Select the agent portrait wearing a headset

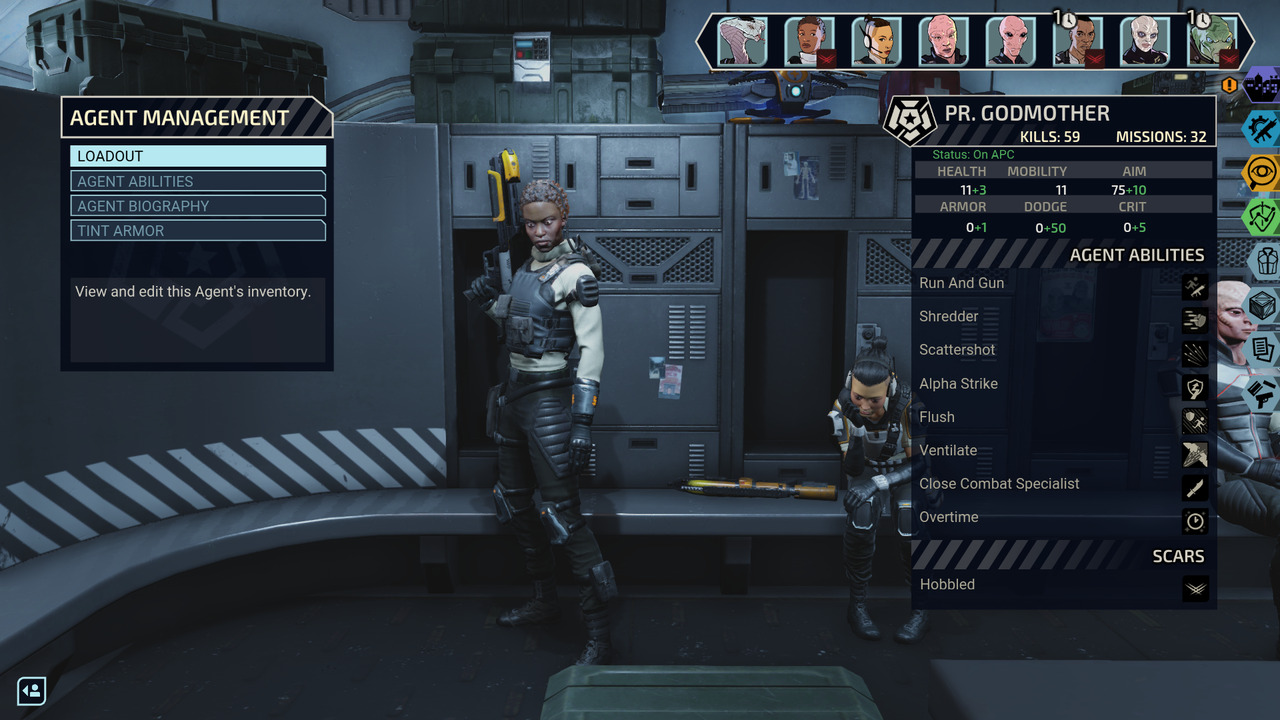coord(877,42)
